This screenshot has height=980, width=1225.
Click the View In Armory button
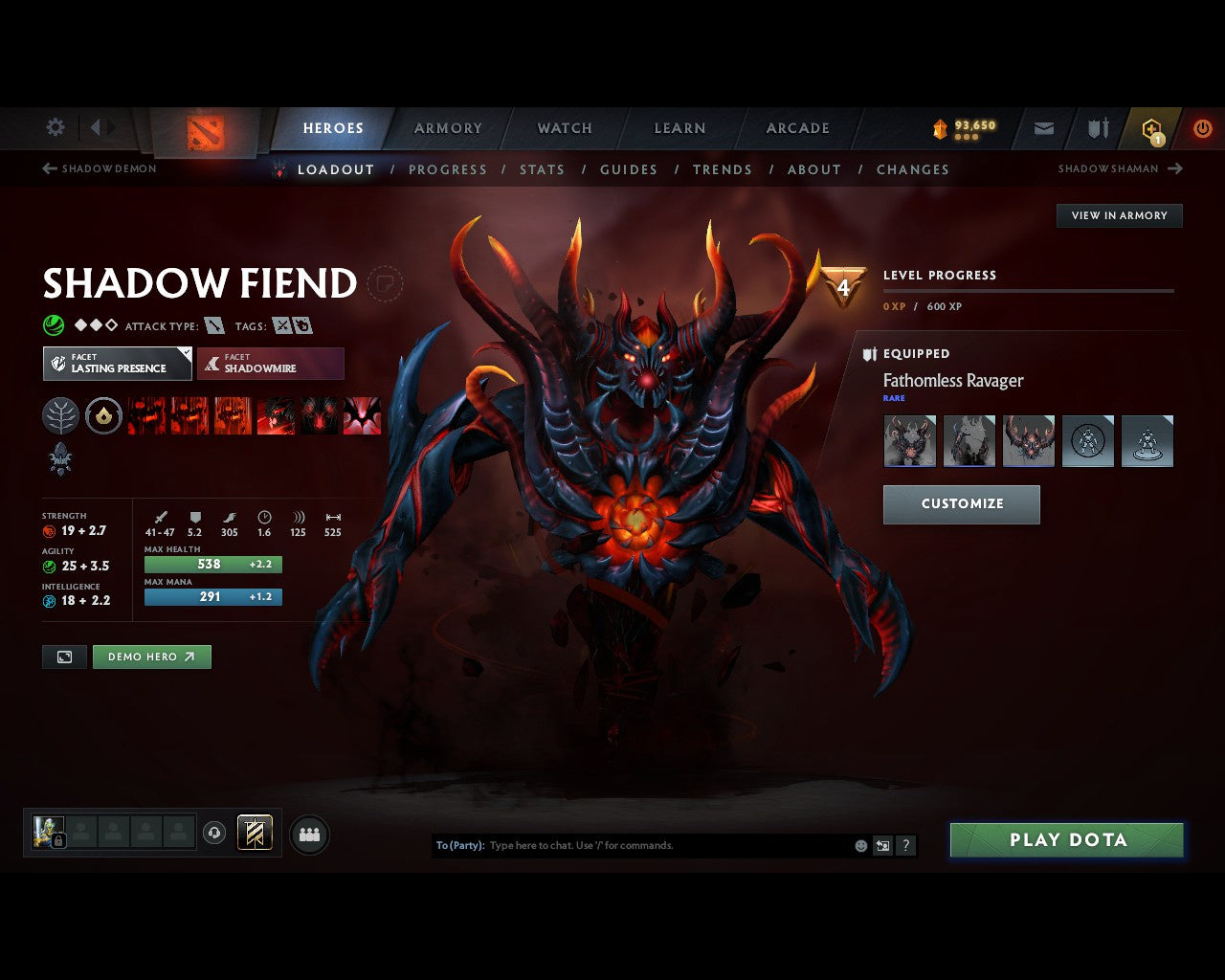coord(1119,215)
